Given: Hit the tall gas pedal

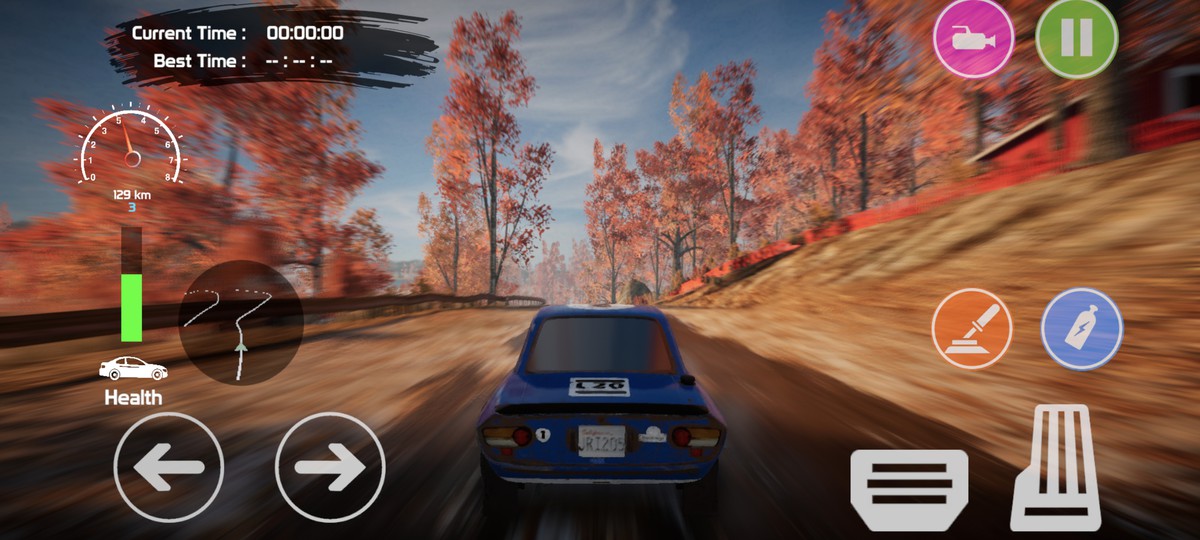Looking at the screenshot, I should coord(1056,467).
